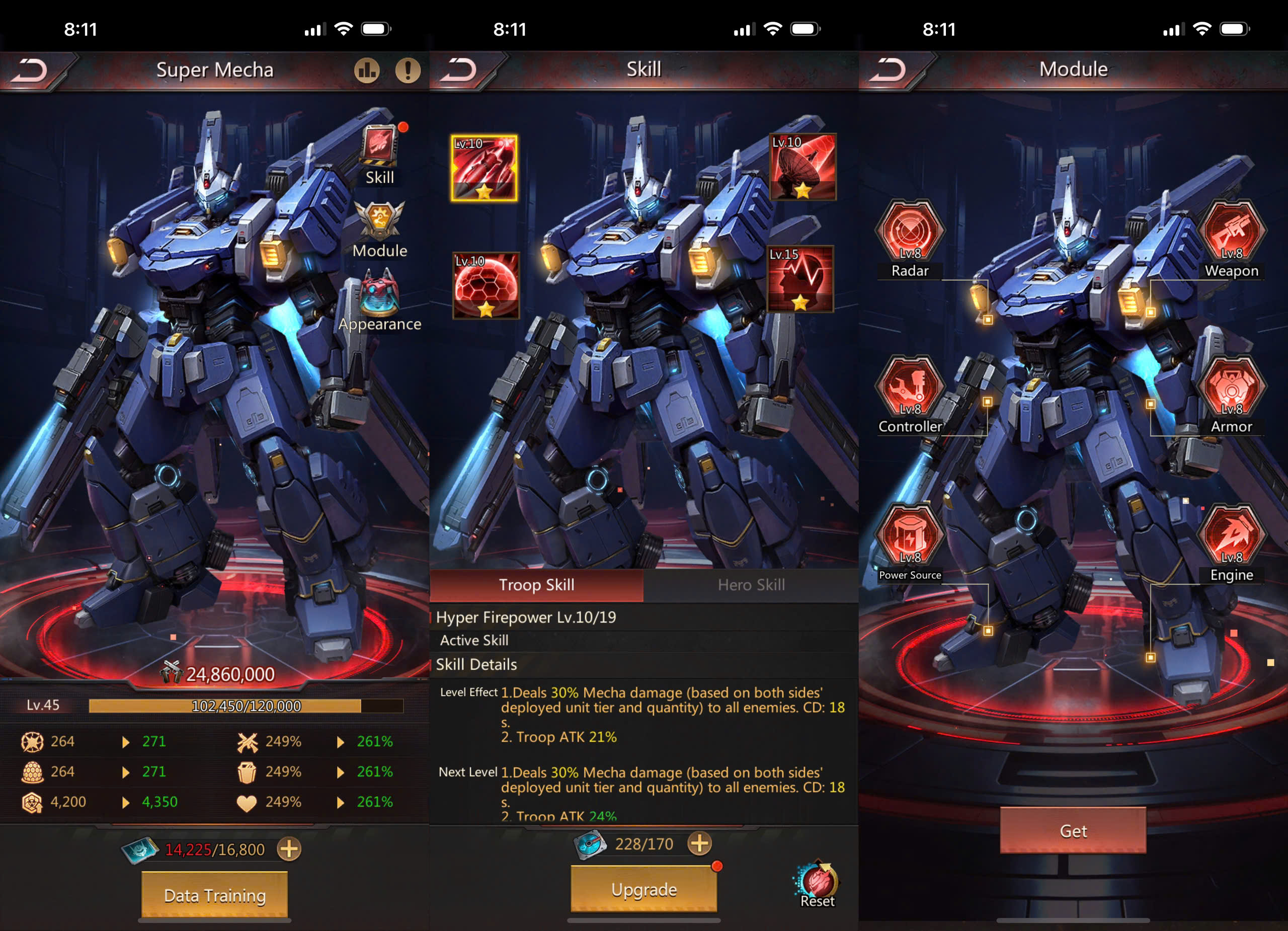Open the Radar module
This screenshot has width=1288, height=931.
pyautogui.click(x=910, y=233)
